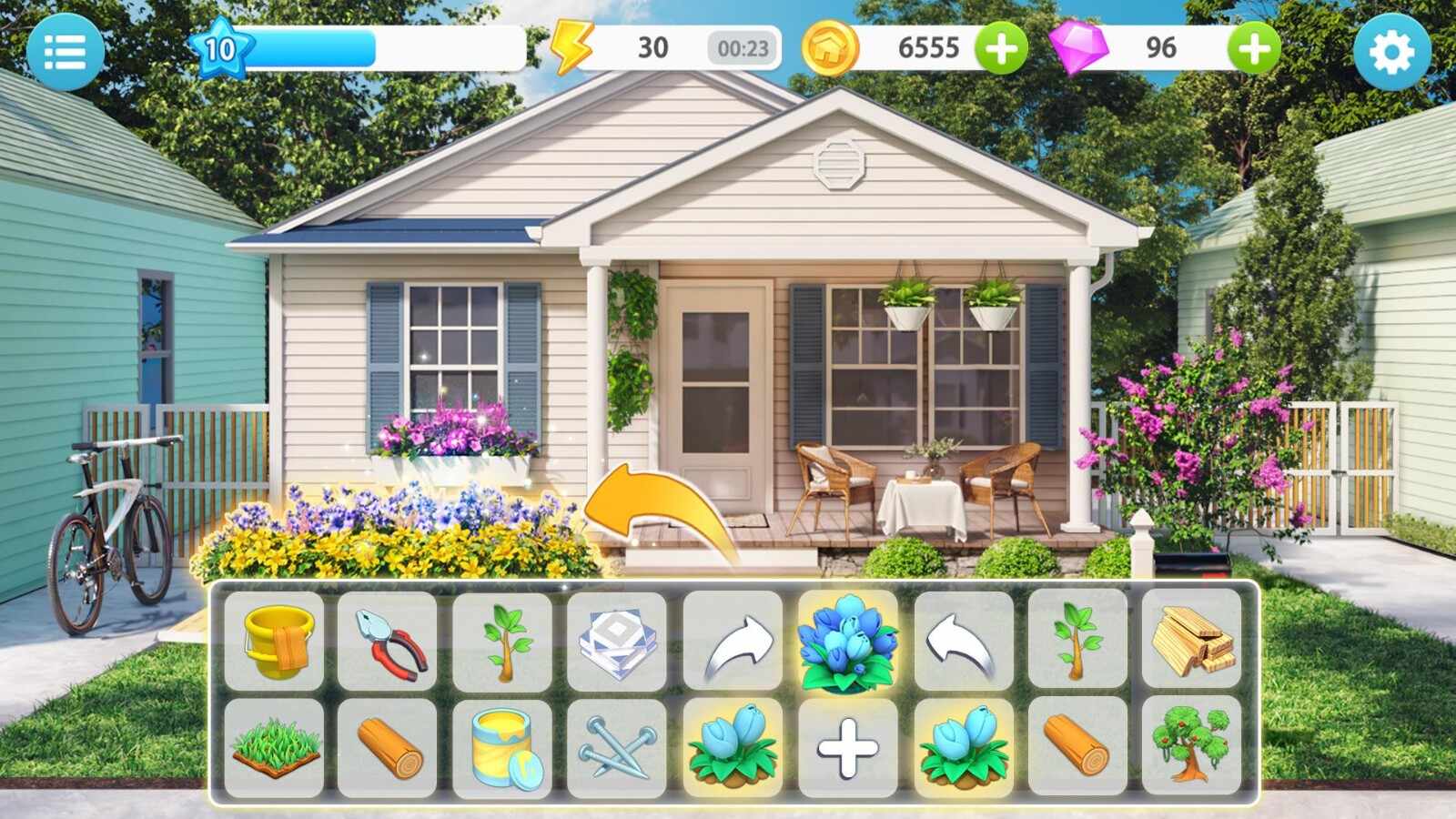Add more coins with the plus button

[x=1002, y=48]
